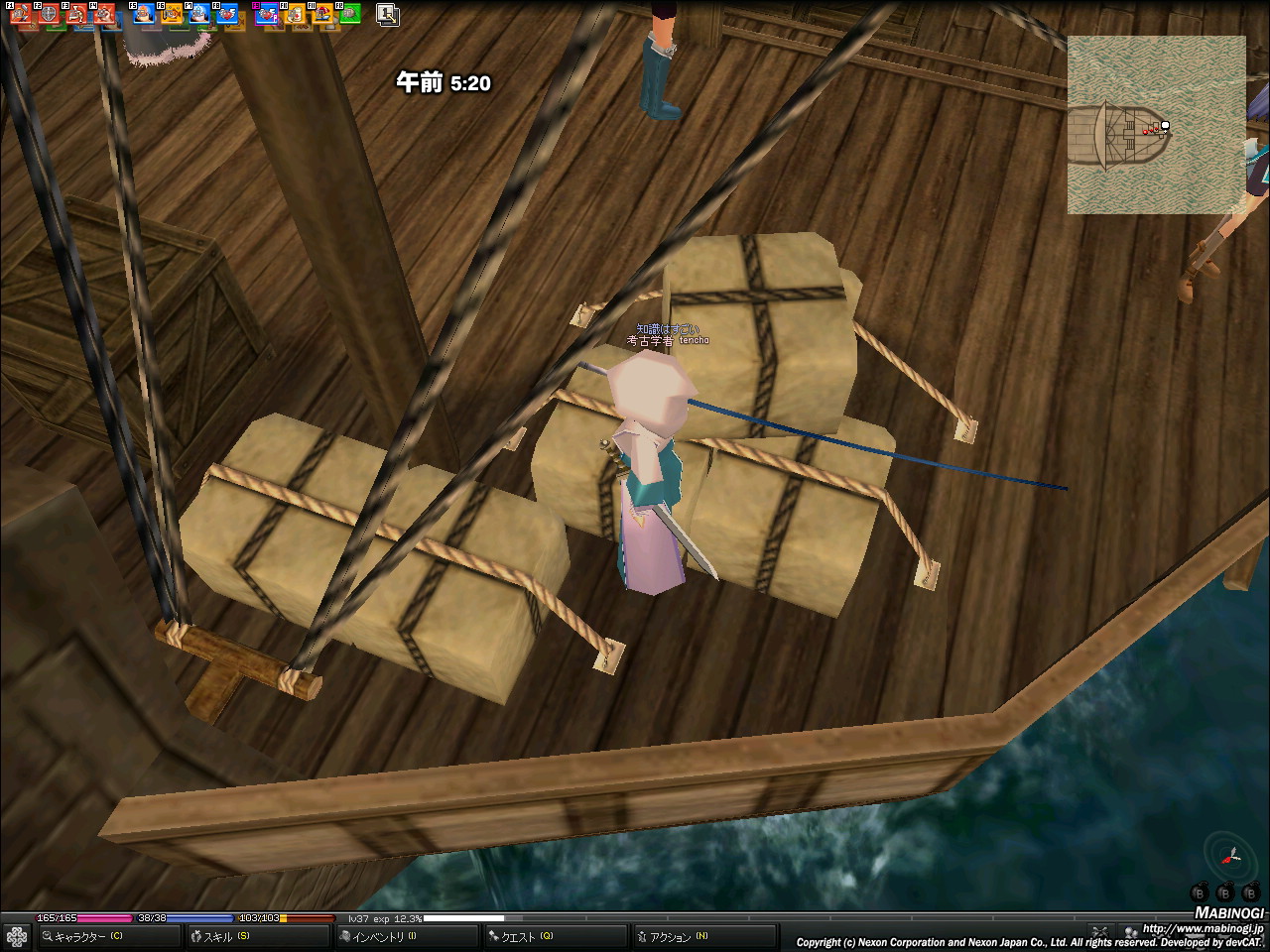The width and height of the screenshot is (1270, 952).
Task: Open the friends list people icon
Action: click(1130, 932)
